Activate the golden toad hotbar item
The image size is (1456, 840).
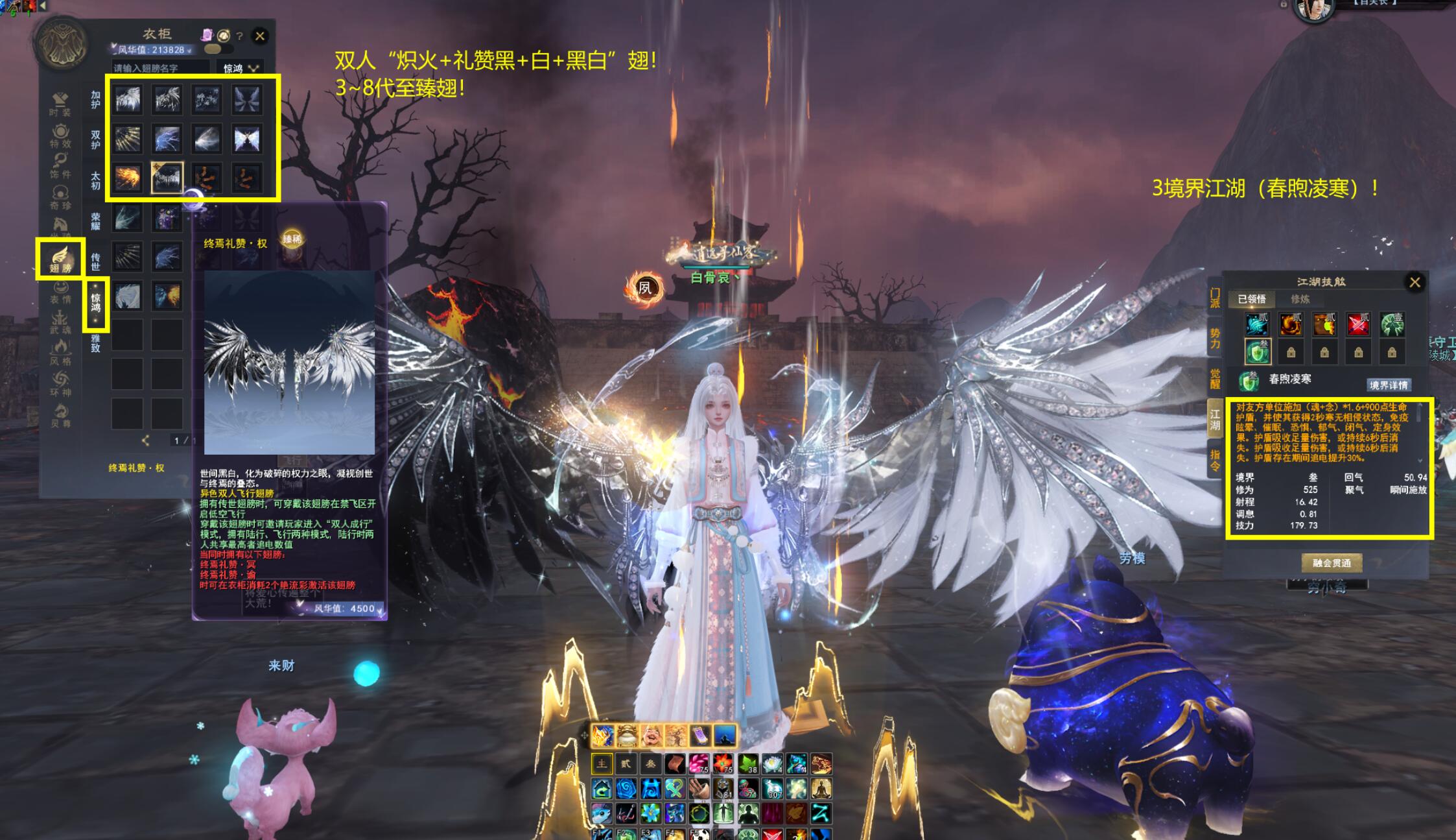(627, 736)
